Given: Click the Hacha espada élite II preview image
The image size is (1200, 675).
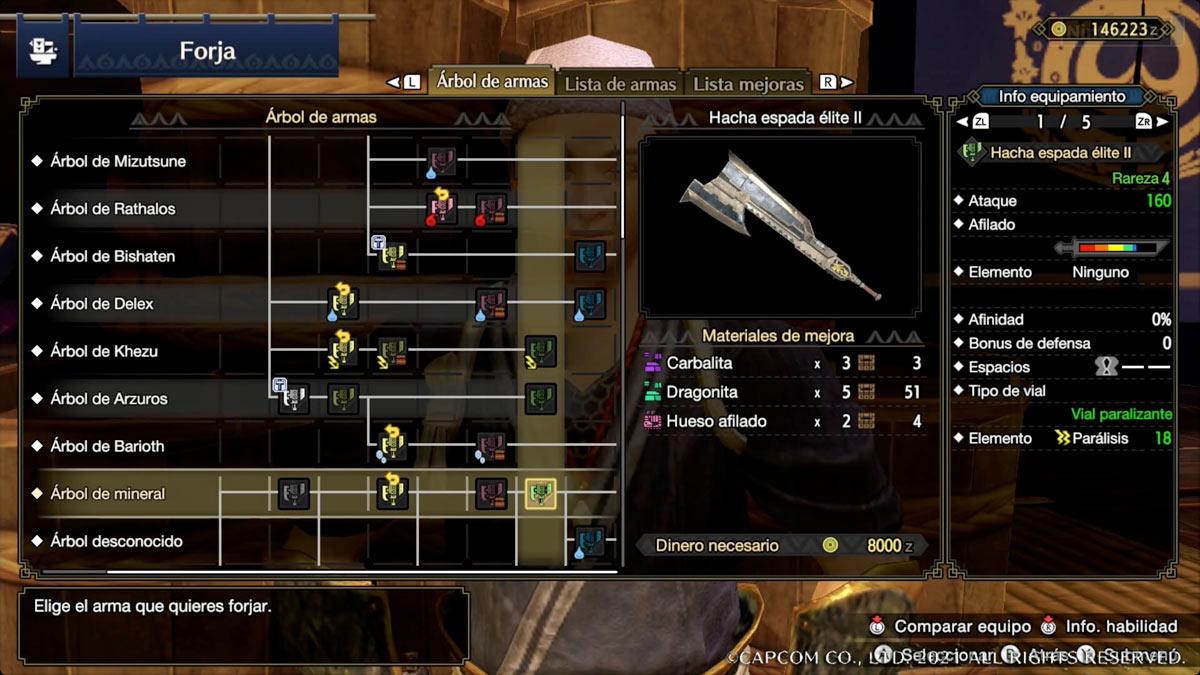Looking at the screenshot, I should point(780,226).
